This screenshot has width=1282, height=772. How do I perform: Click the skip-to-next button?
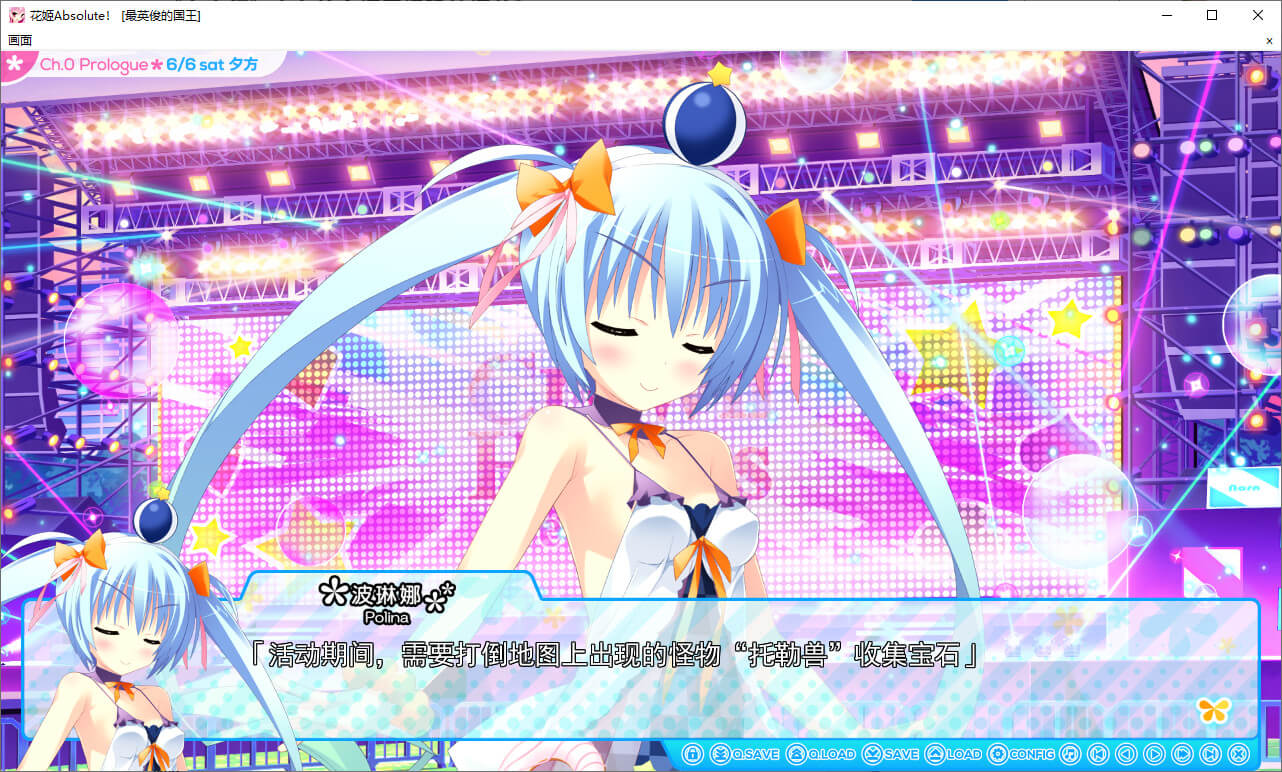coord(1210,754)
